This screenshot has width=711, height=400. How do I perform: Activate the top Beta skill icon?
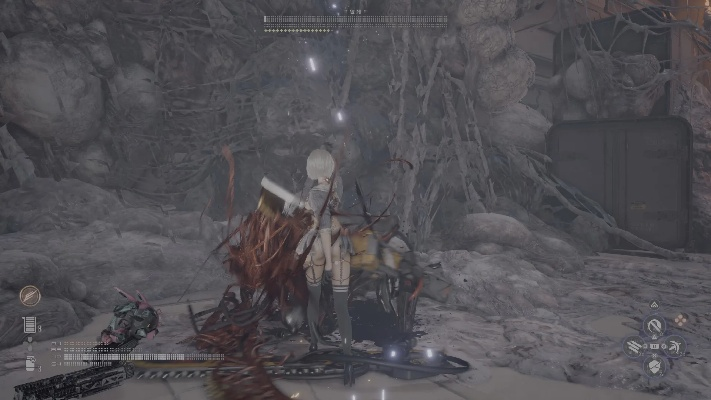654,326
